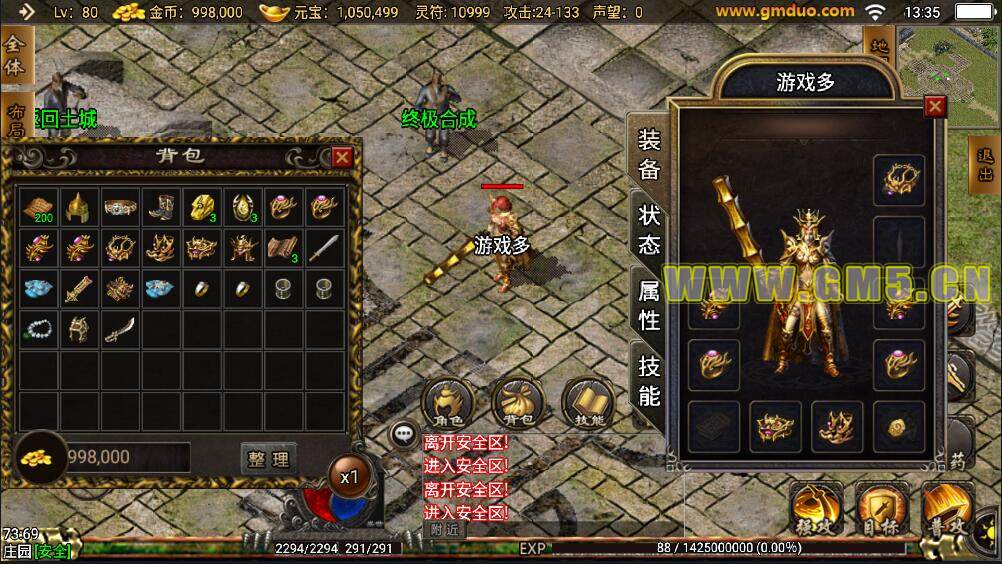Image resolution: width=1002 pixels, height=564 pixels.
Task: Switch to the 属性 attributes tab
Action: point(649,305)
